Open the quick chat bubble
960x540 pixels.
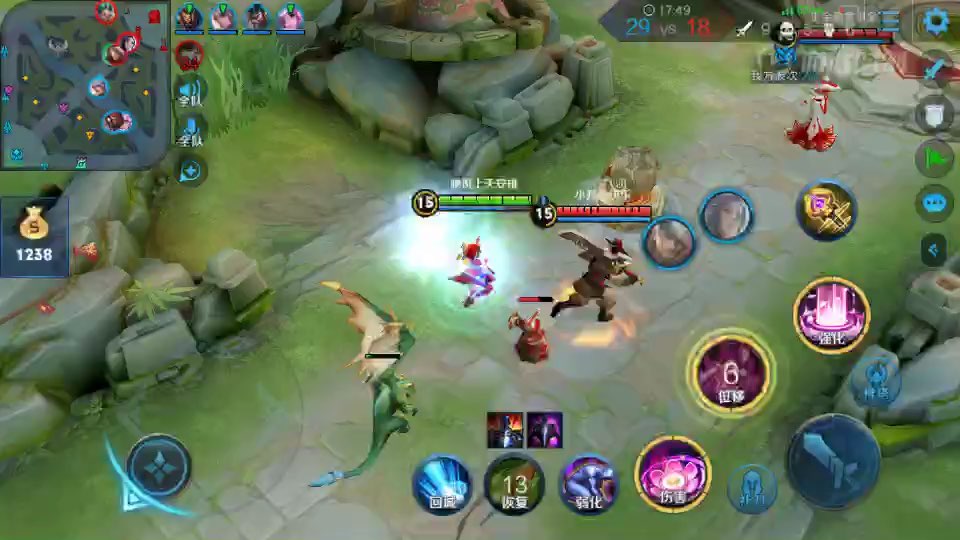click(x=935, y=203)
